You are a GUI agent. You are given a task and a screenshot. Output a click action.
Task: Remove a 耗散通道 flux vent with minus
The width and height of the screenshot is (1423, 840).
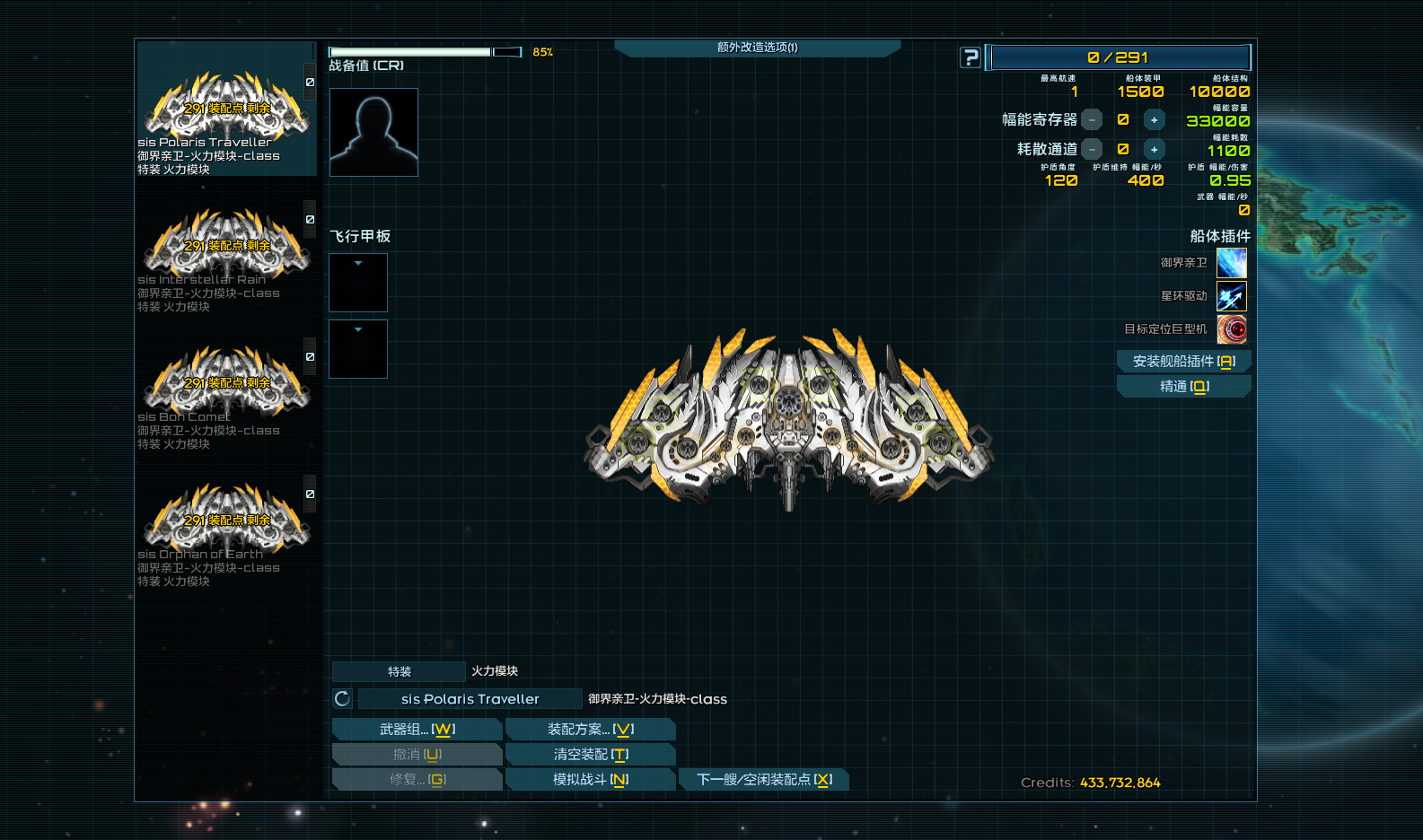(1092, 150)
